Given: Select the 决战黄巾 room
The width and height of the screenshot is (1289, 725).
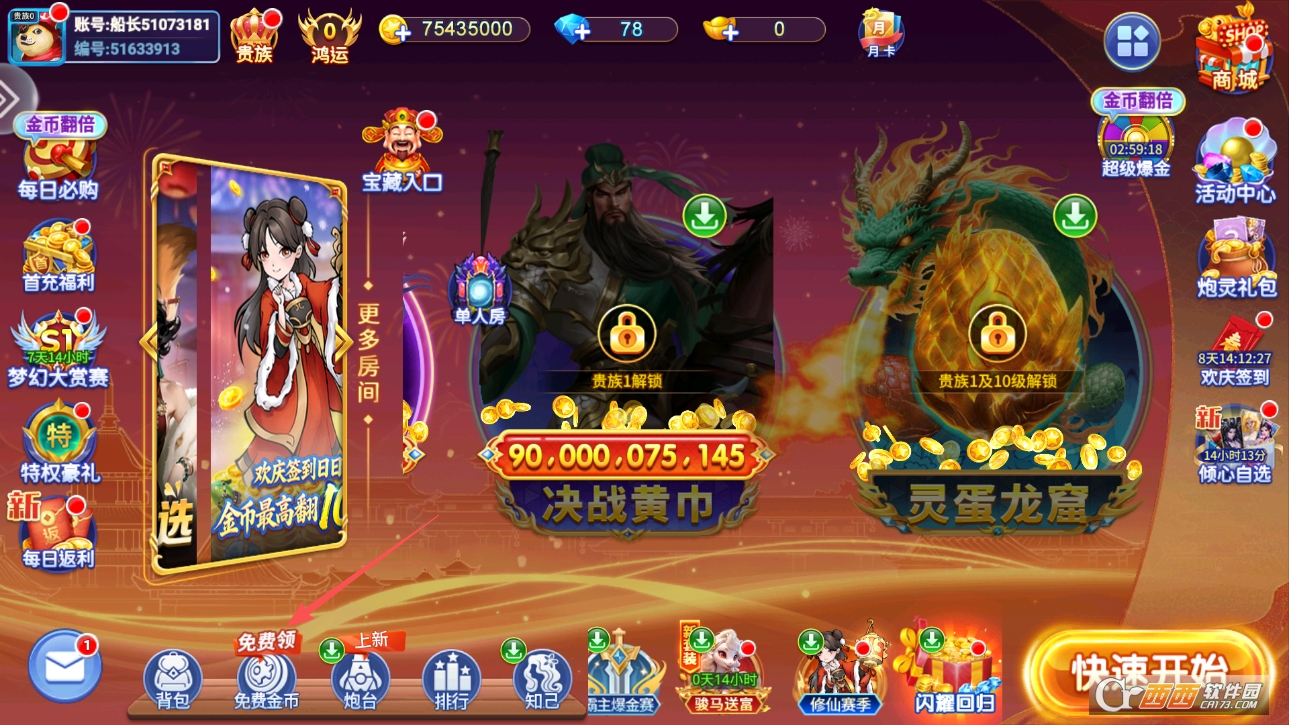Looking at the screenshot, I should point(627,400).
